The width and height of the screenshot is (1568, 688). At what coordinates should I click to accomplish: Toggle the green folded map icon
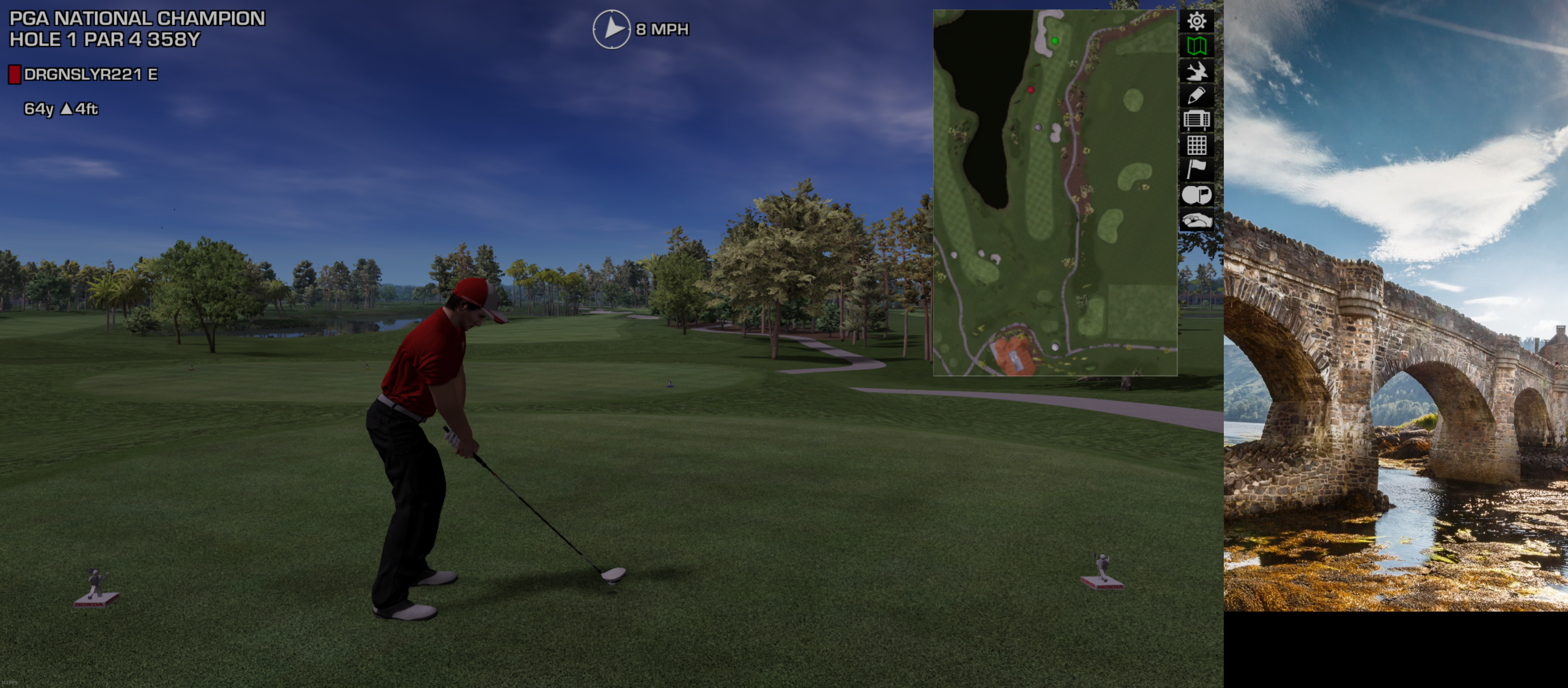(x=1196, y=46)
